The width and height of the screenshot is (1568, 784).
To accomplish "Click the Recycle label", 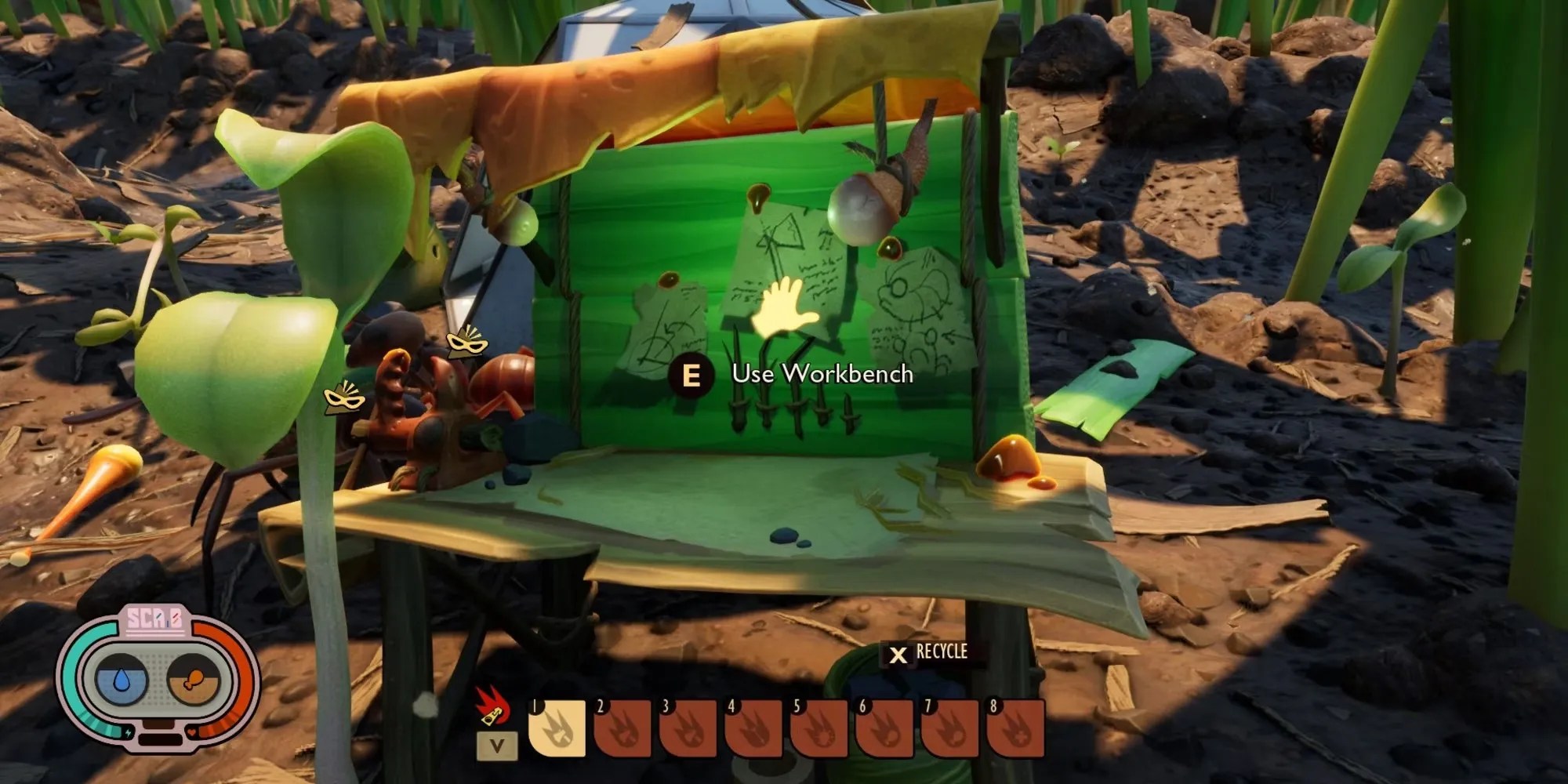I will point(941,651).
